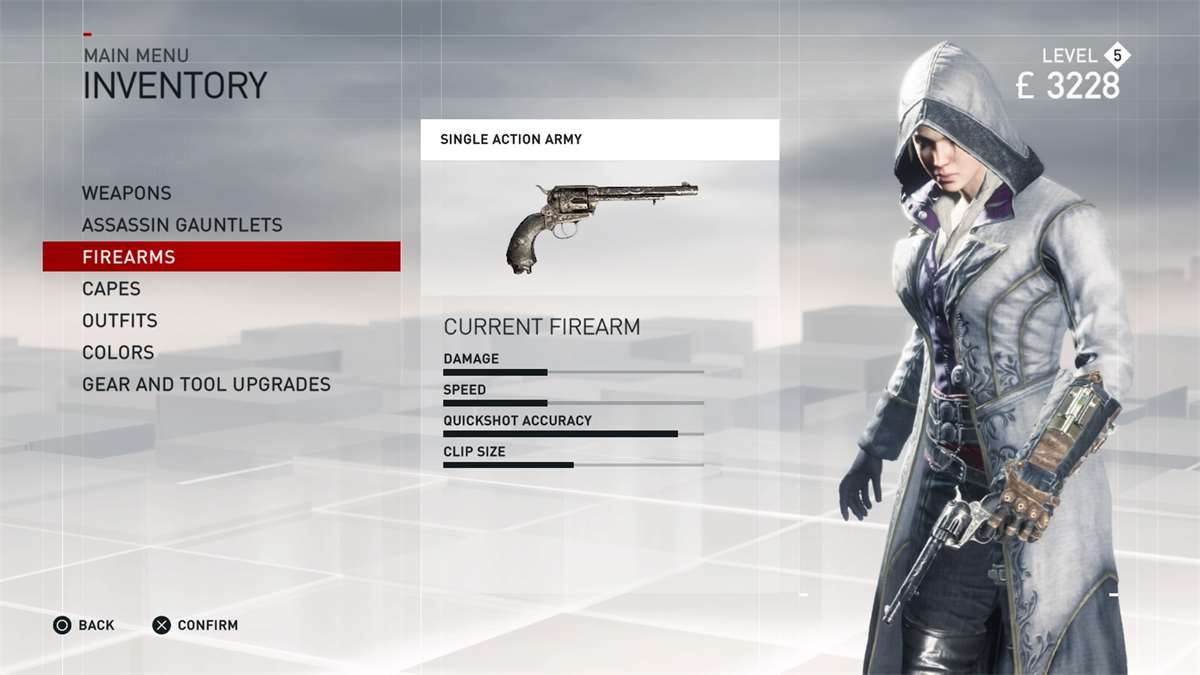Open the Outfits menu entry
This screenshot has width=1200, height=675.
pyautogui.click(x=120, y=321)
